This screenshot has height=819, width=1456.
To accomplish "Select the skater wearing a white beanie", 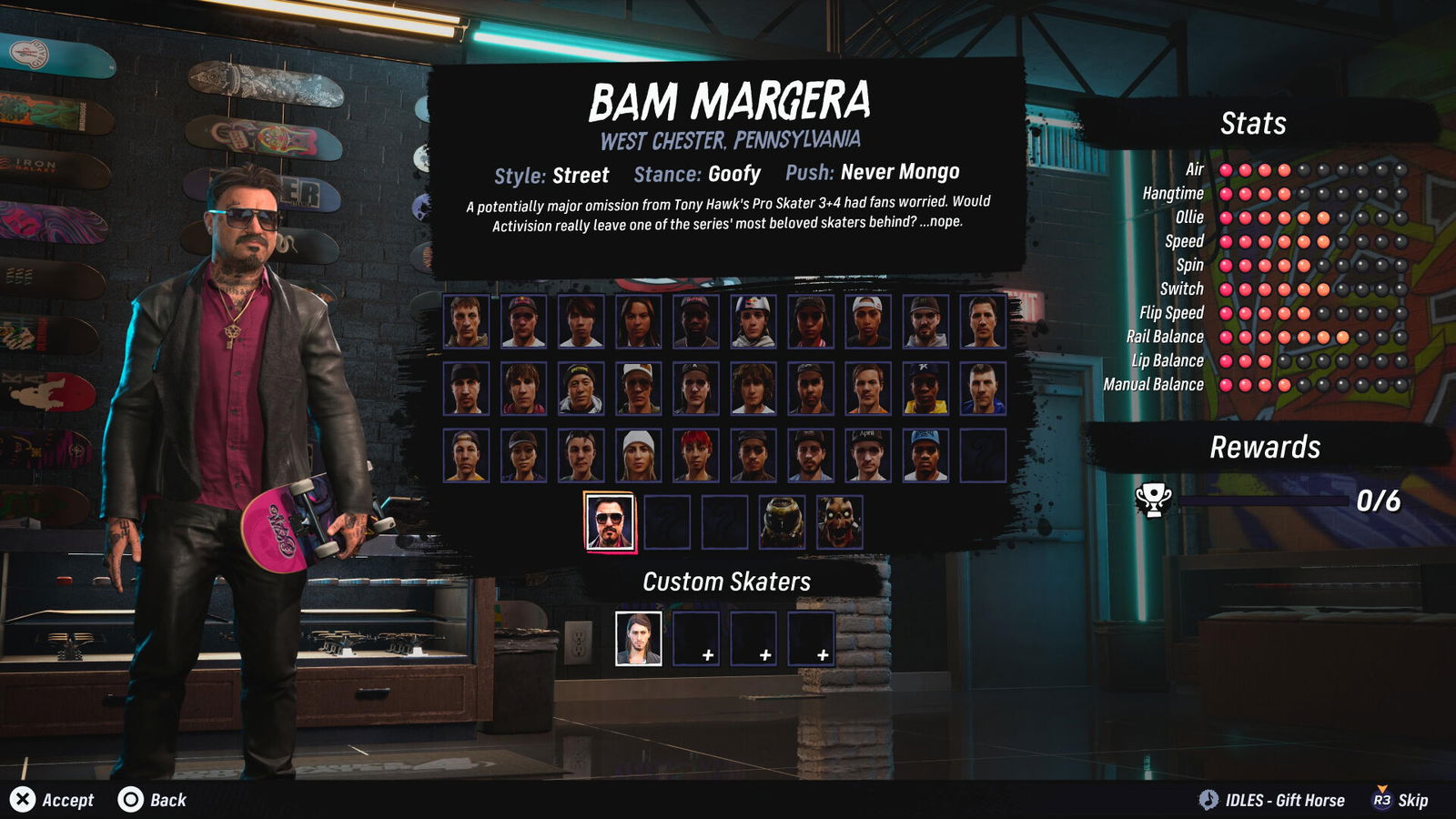I will click(x=638, y=455).
